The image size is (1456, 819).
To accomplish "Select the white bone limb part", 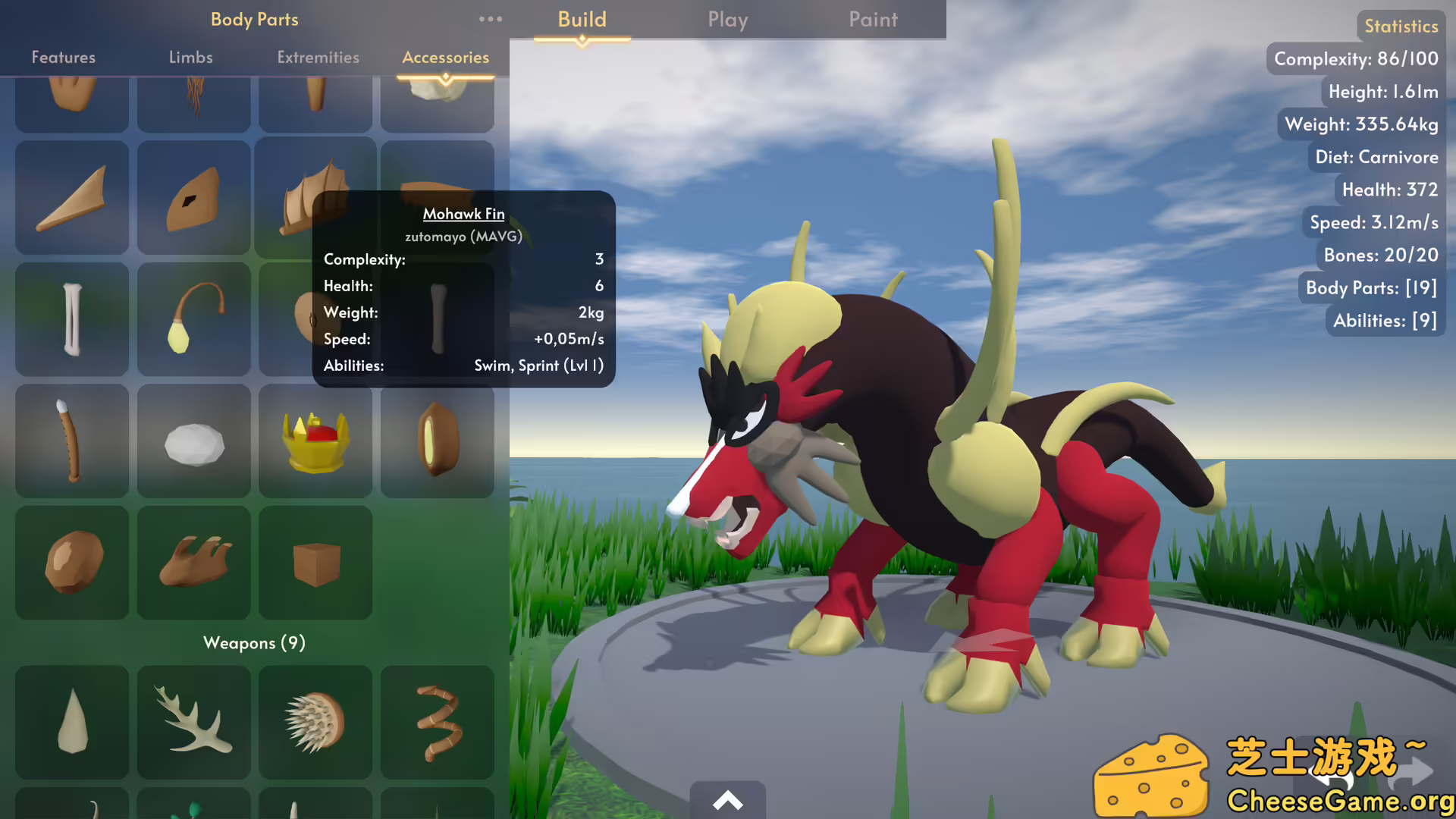I will pos(72,319).
